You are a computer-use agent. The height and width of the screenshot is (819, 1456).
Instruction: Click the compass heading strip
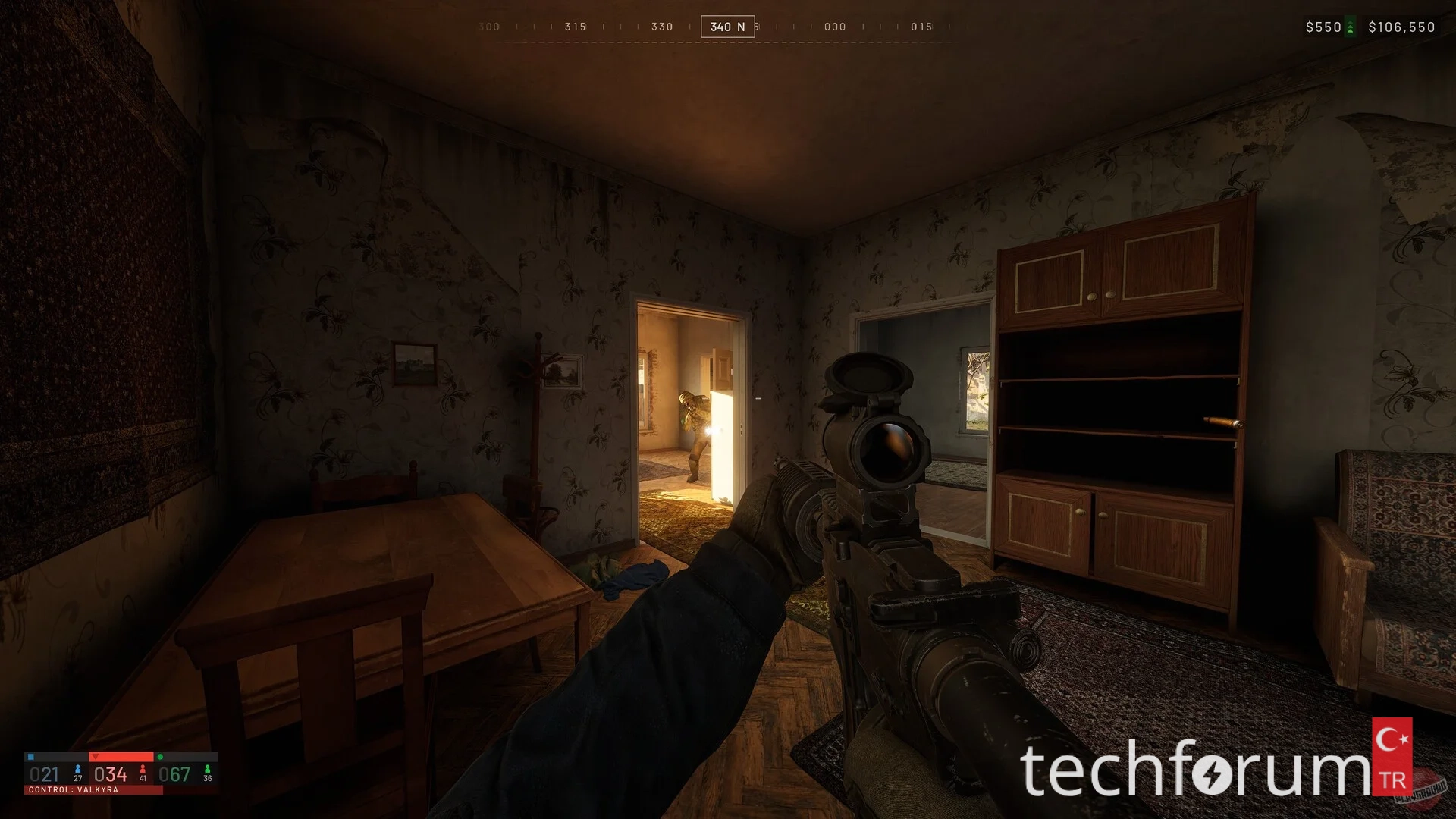726,27
